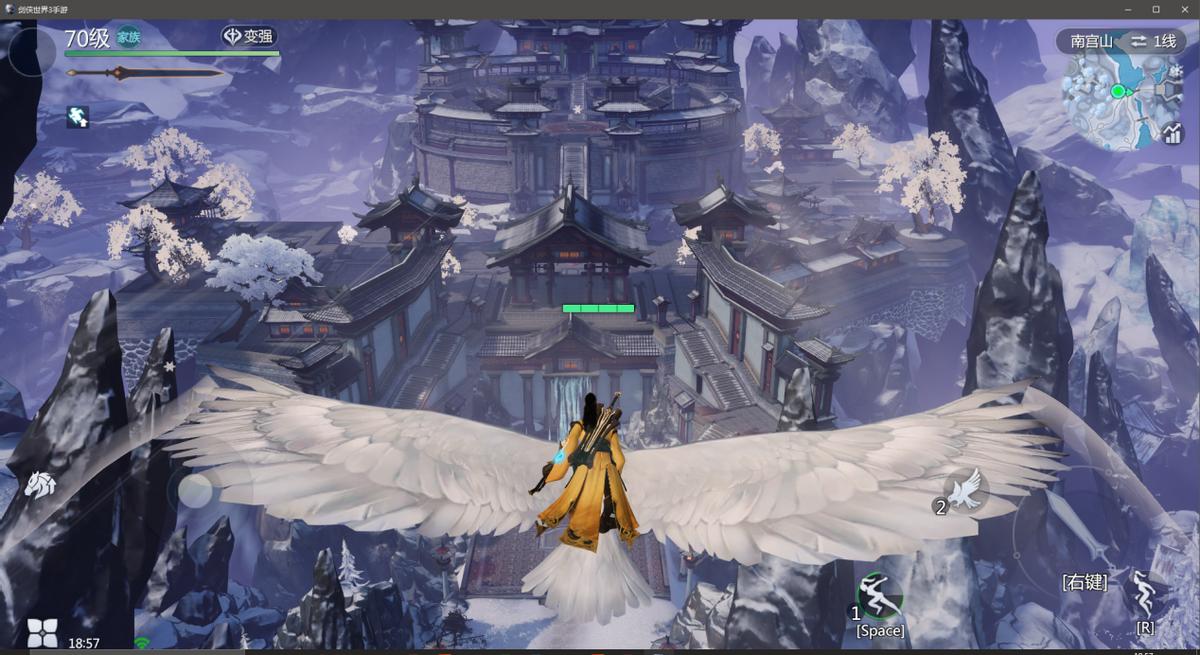
Task: Open the bar-chart stats icon beside minimap
Action: [x=1173, y=133]
